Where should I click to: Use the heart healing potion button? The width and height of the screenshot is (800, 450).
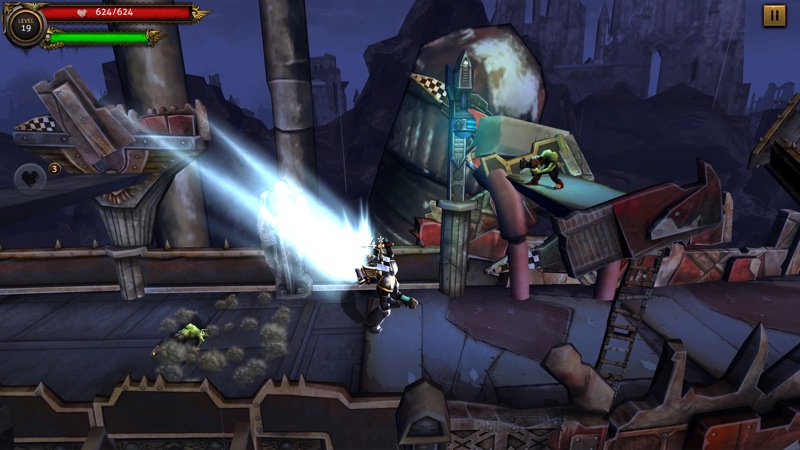[29, 178]
